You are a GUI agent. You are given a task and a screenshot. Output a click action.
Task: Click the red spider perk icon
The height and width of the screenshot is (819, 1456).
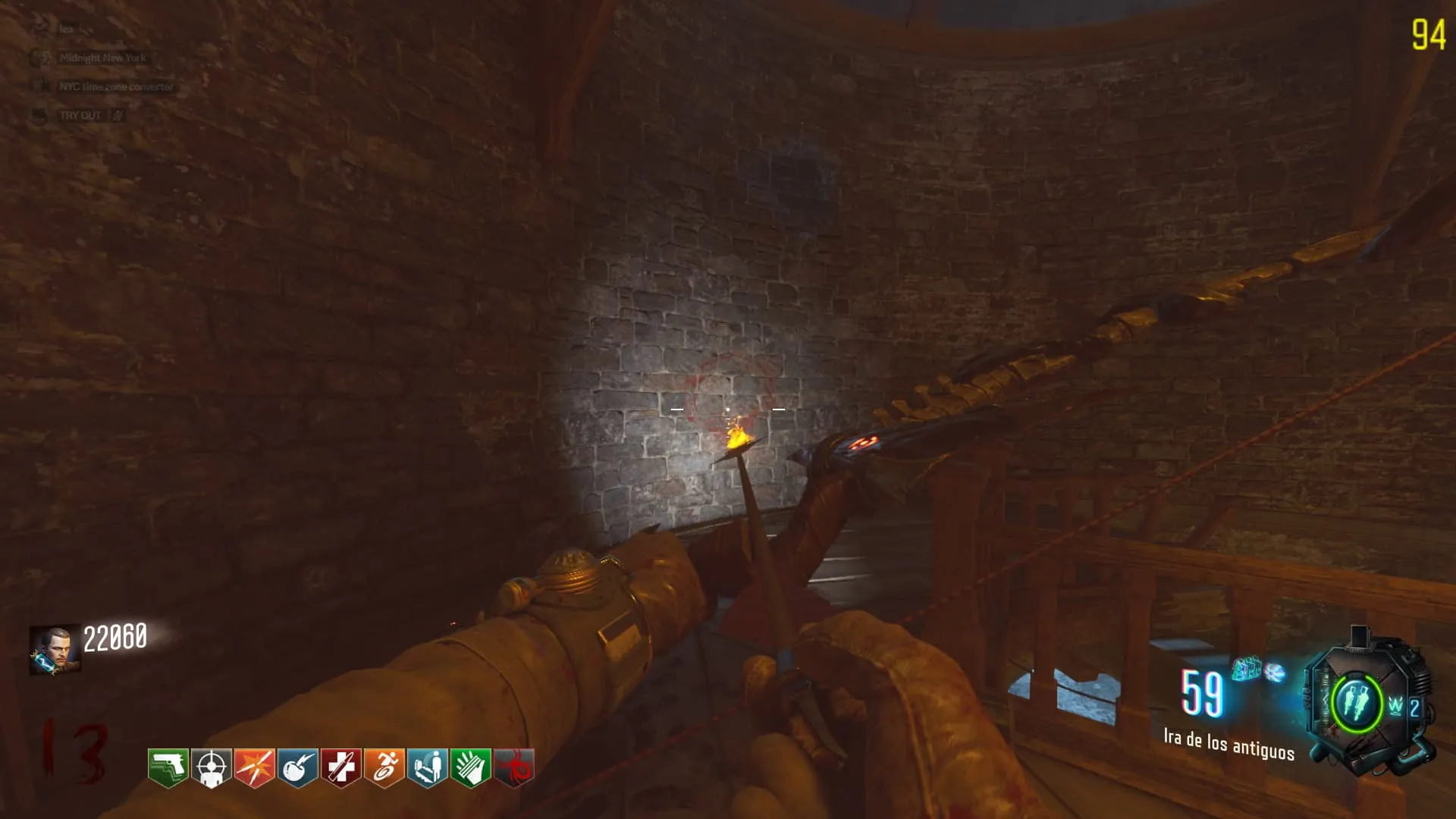[514, 768]
